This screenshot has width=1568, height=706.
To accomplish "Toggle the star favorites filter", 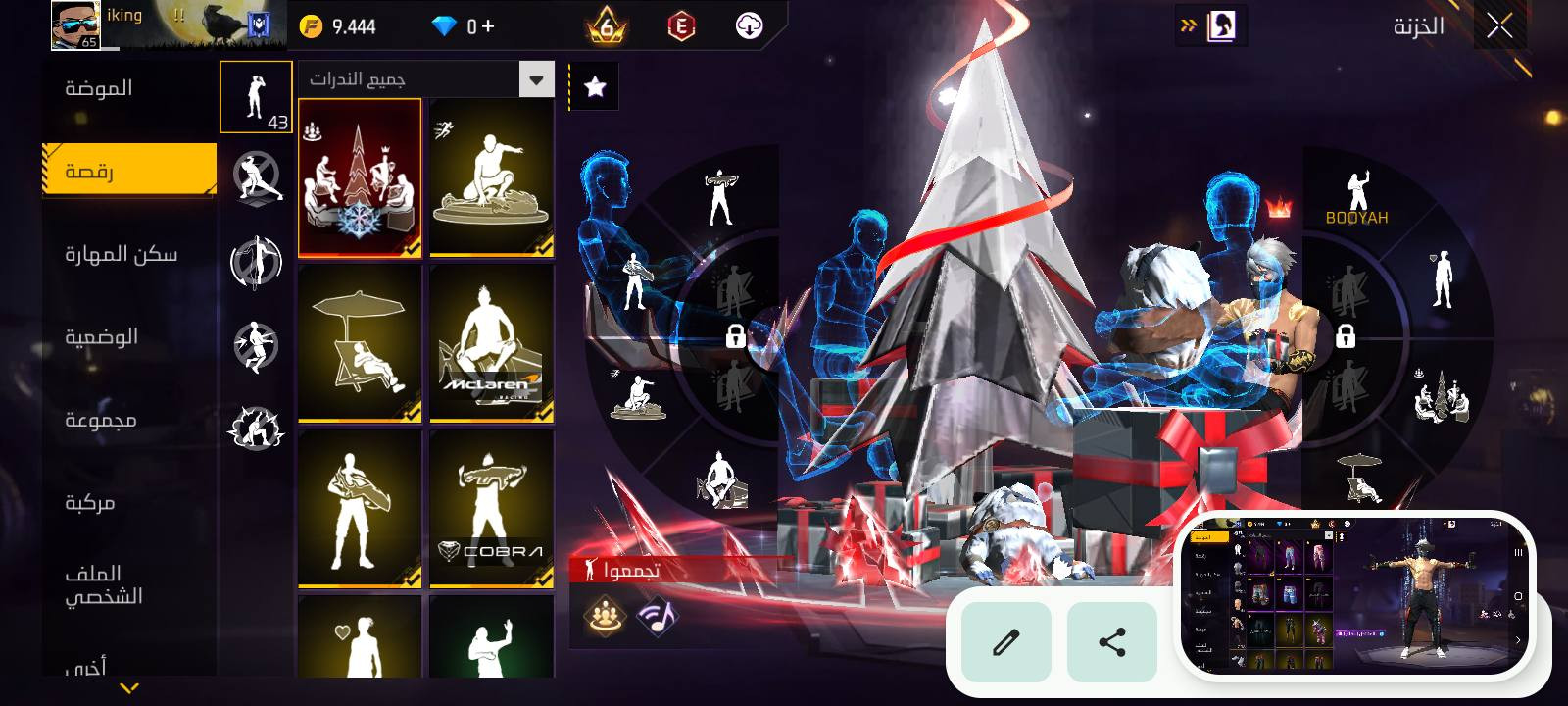I will click(x=594, y=87).
